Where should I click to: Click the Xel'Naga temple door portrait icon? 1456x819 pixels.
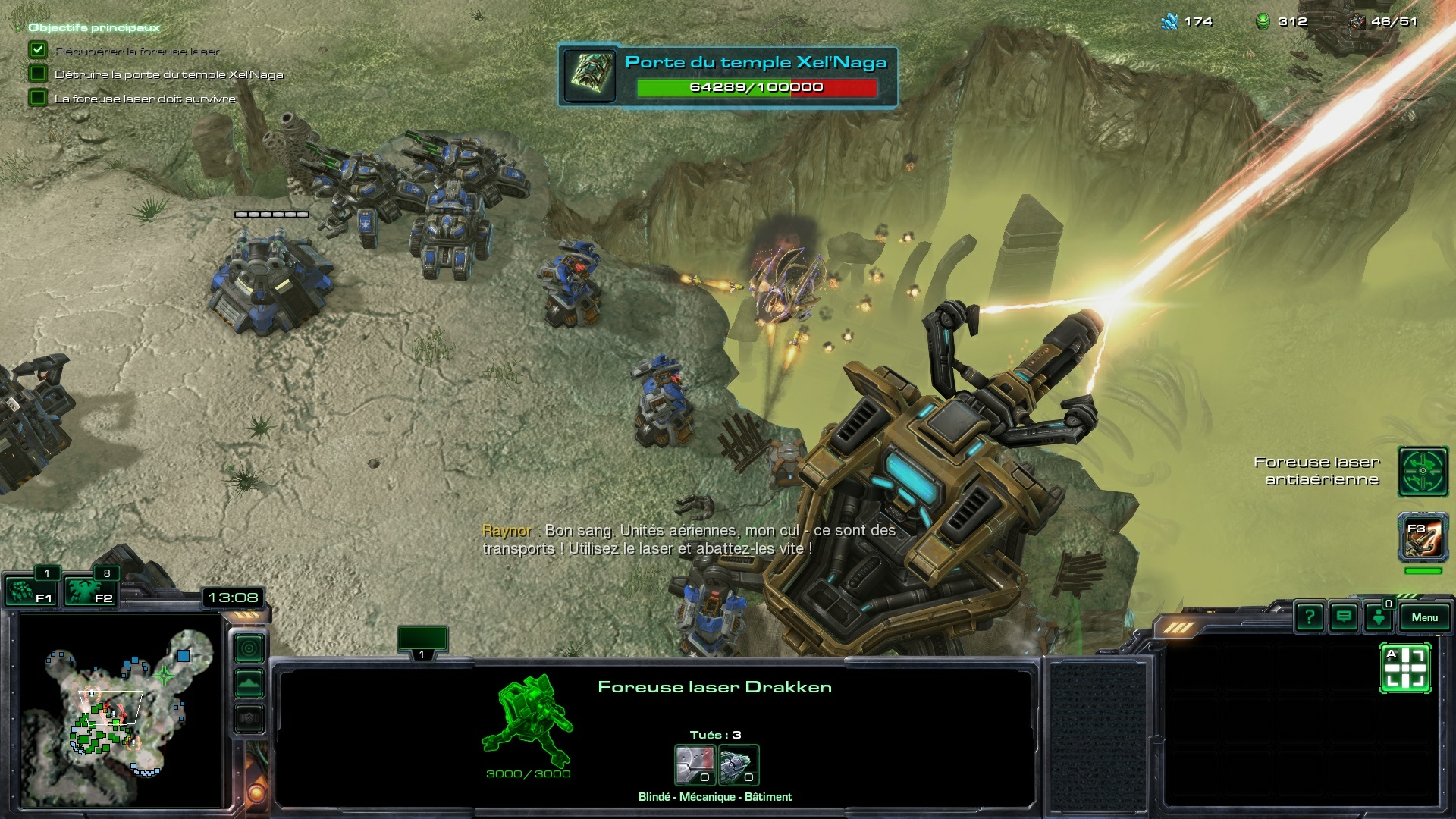[x=590, y=74]
